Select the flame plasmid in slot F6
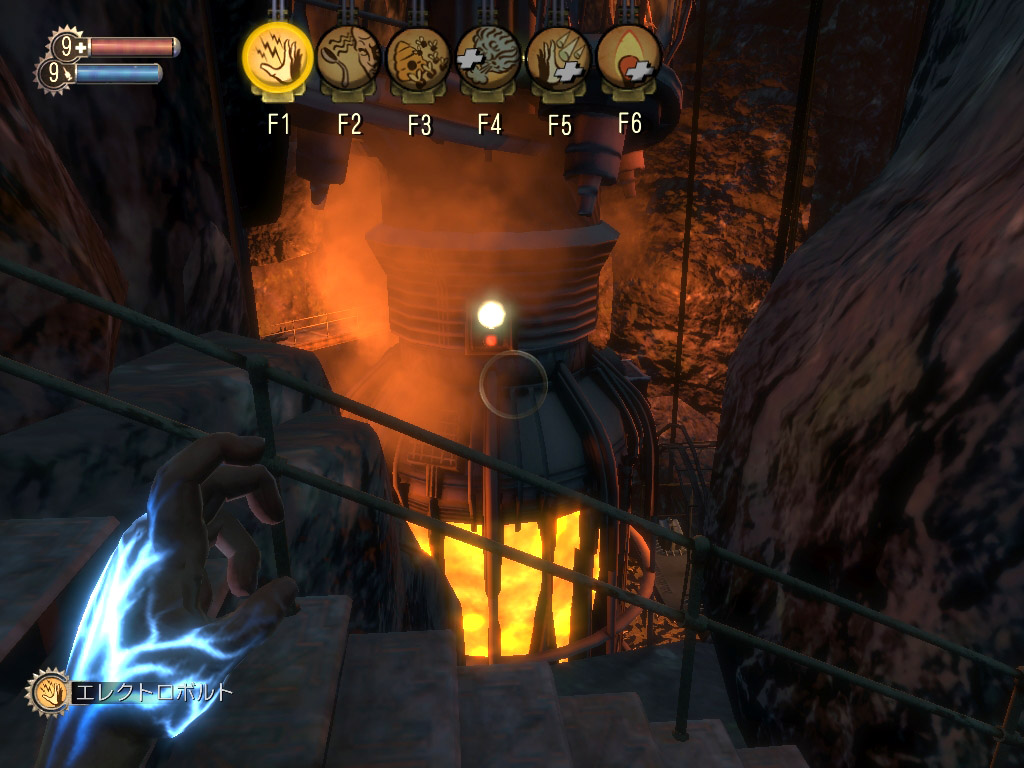 [x=629, y=59]
